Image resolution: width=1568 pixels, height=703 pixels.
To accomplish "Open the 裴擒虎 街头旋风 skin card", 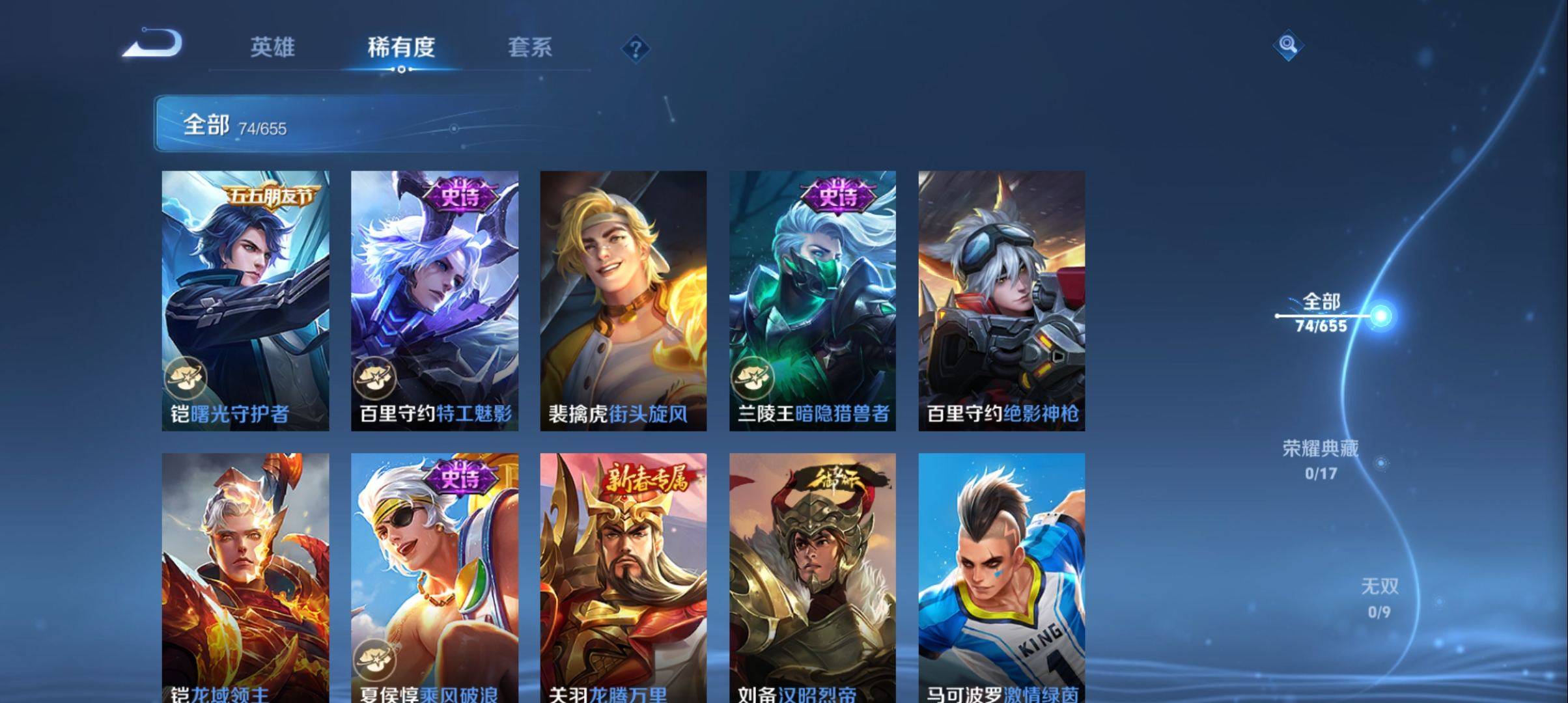I will [623, 300].
